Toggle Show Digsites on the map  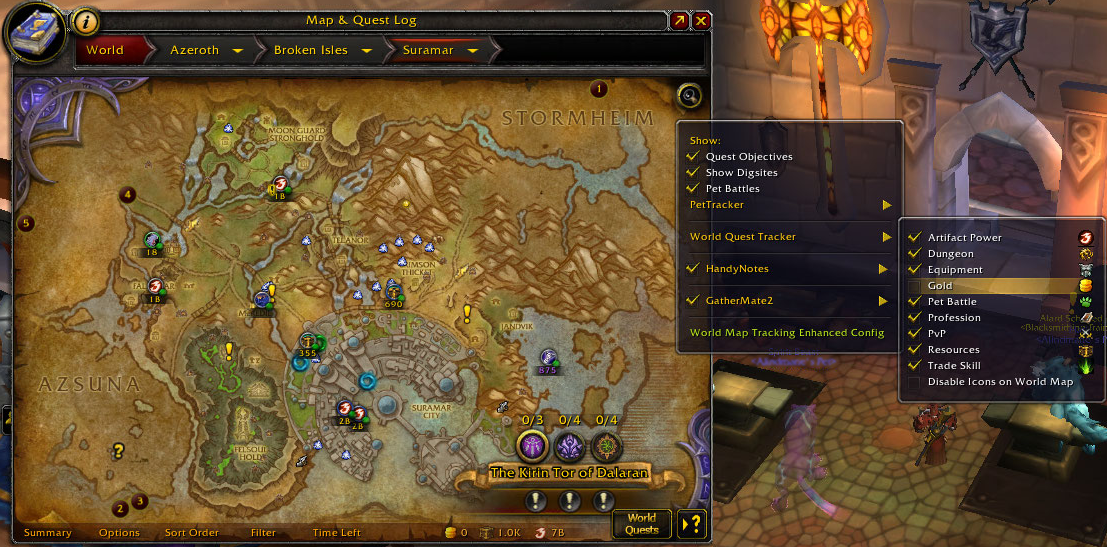pos(692,173)
